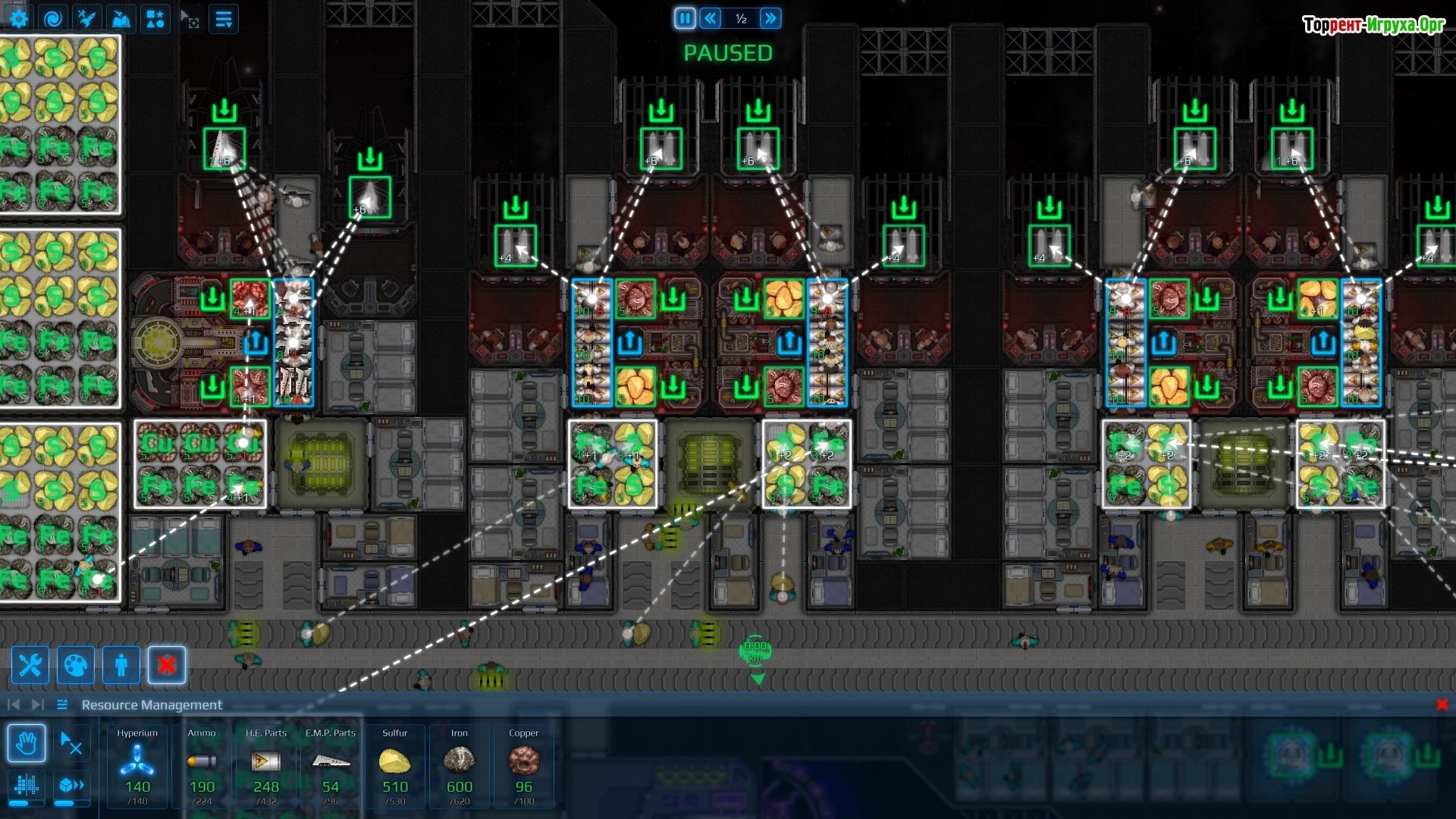The width and height of the screenshot is (1456, 819).
Task: Choose the cursor-with-X deselect tool
Action: coord(71,743)
